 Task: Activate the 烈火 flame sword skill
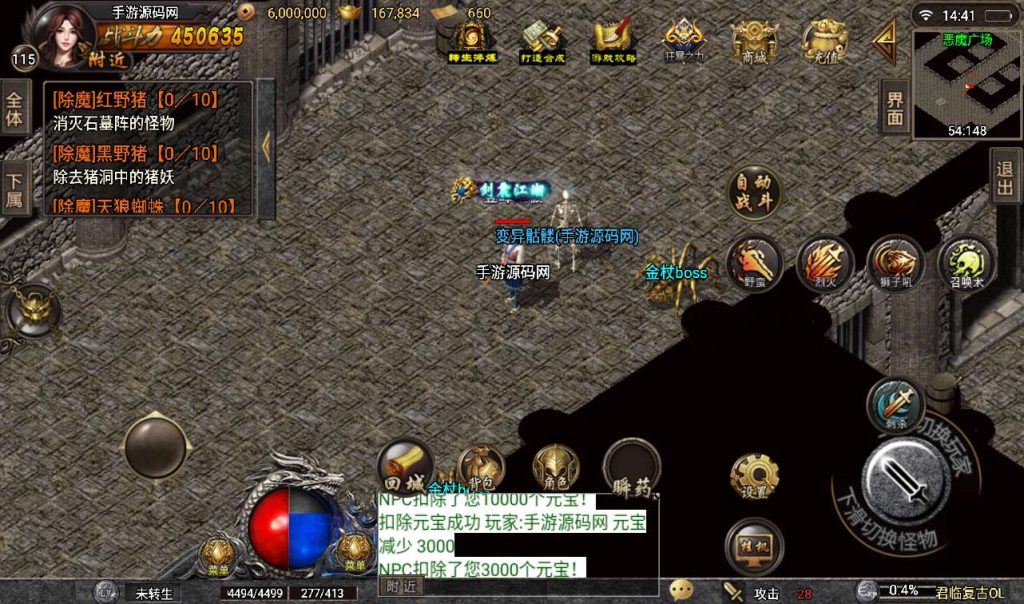point(825,264)
